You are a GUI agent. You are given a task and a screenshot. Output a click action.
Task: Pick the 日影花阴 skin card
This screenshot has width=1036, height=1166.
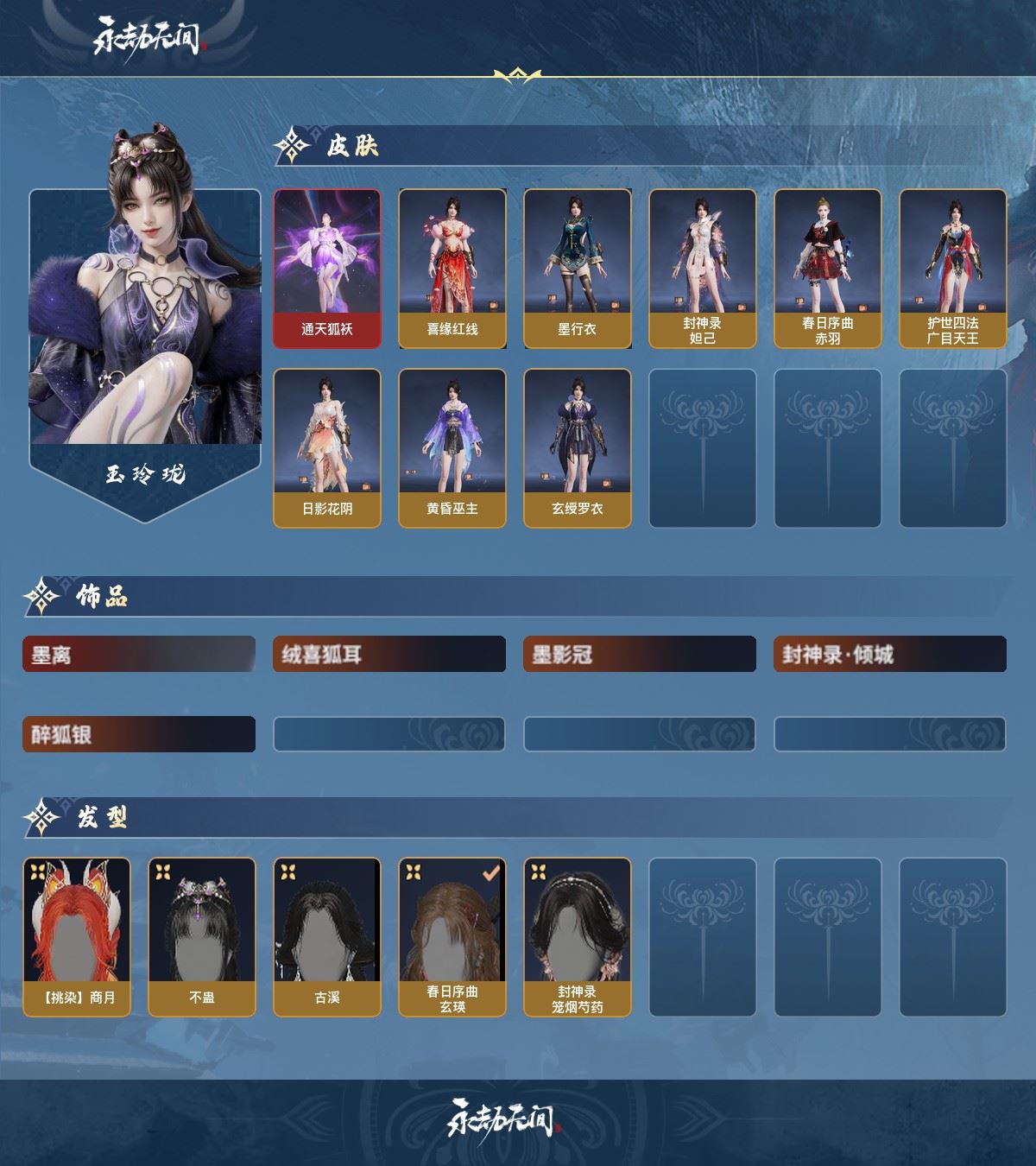(327, 447)
